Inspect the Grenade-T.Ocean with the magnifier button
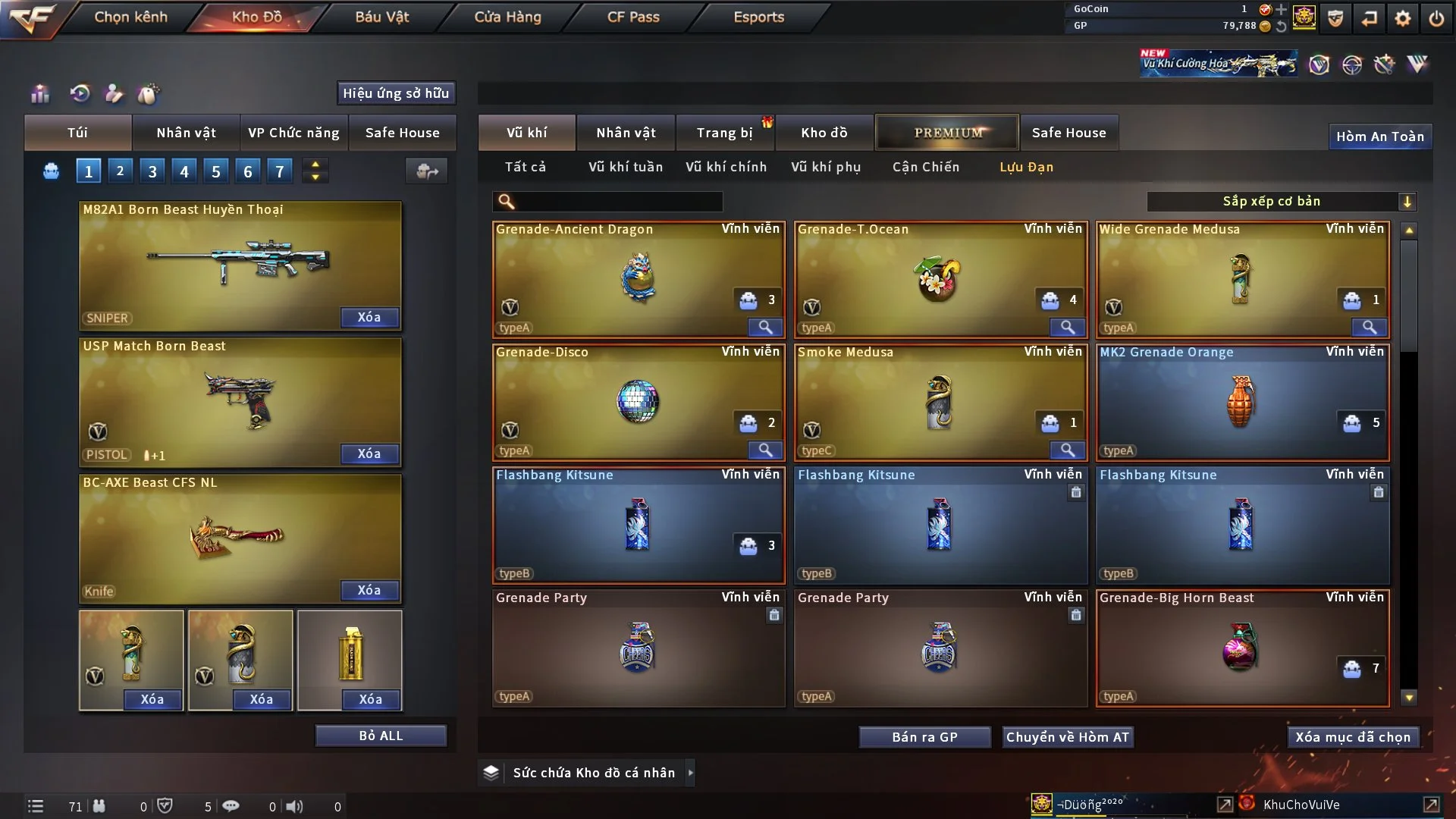Viewport: 1456px width, 819px height. [1067, 328]
